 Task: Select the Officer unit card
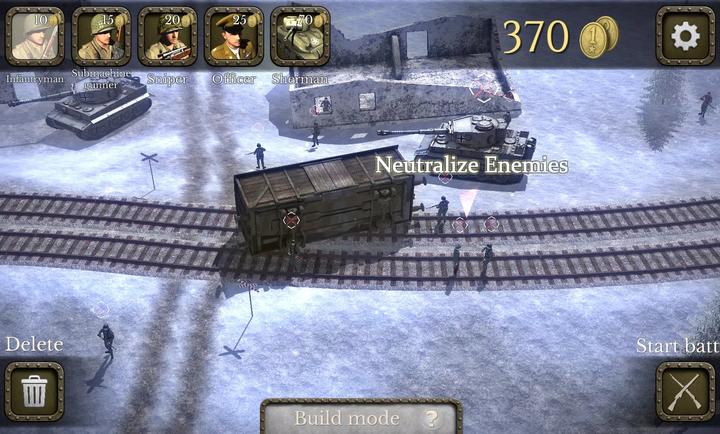pyautogui.click(x=234, y=36)
